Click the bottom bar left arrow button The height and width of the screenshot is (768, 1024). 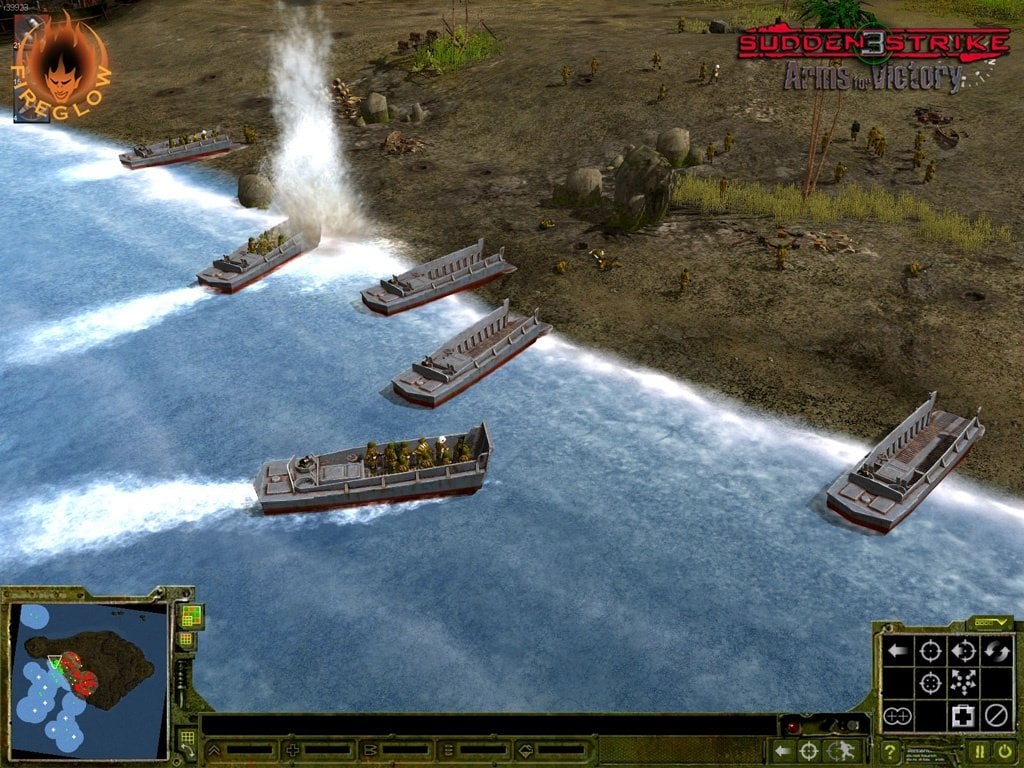[784, 751]
